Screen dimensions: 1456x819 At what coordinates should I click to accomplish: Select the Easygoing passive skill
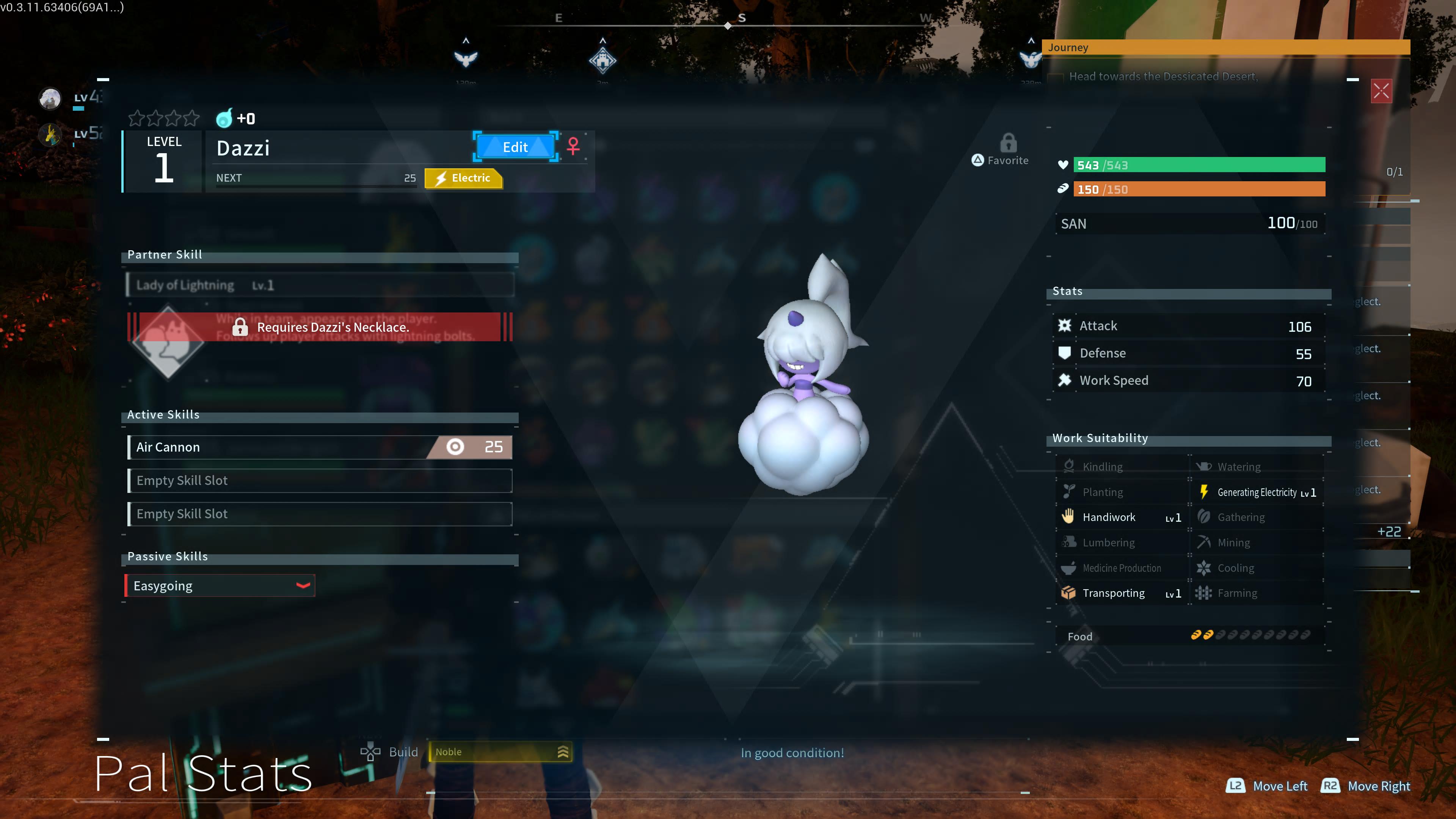[220, 586]
